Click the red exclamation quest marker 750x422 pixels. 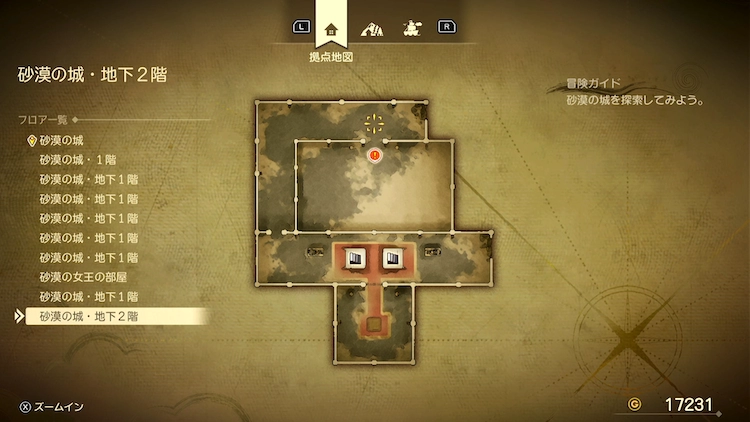374,155
